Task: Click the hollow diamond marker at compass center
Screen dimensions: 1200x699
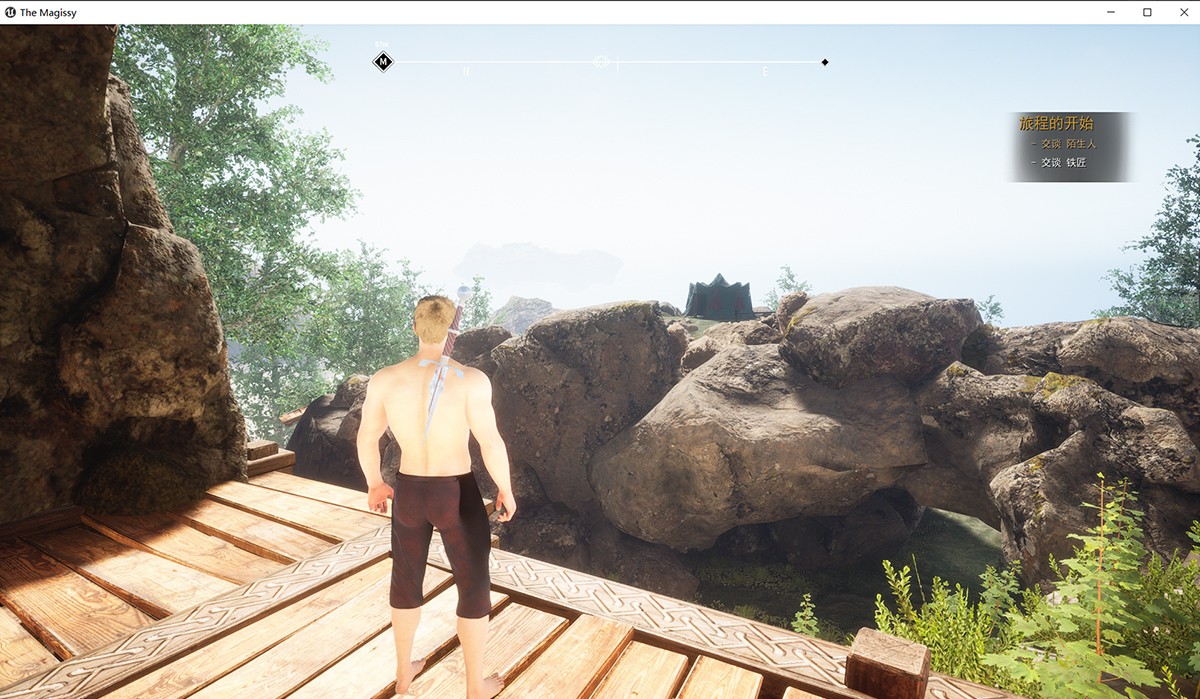Action: 601,62
